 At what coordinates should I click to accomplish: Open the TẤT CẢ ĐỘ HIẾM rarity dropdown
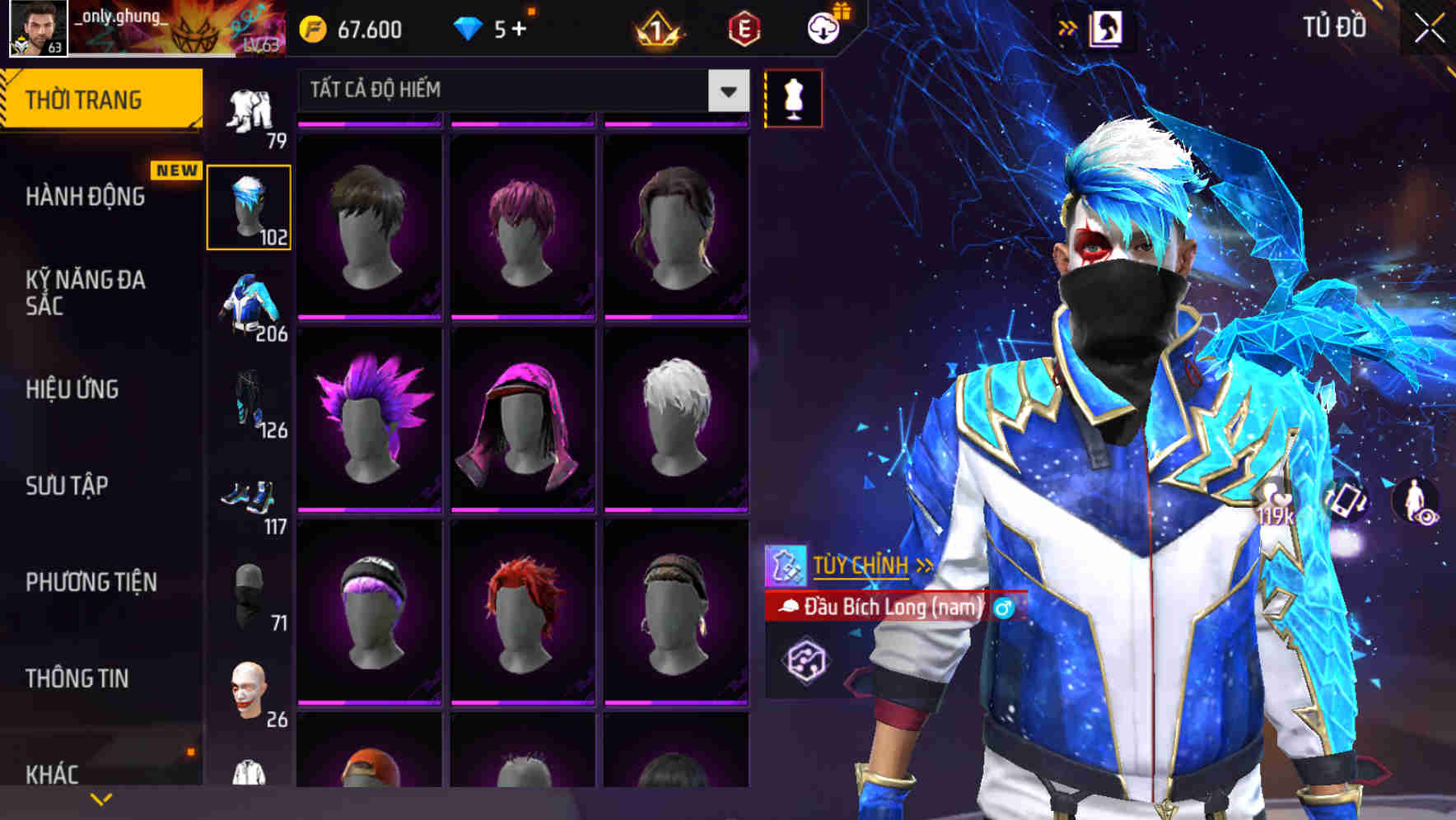click(519, 91)
